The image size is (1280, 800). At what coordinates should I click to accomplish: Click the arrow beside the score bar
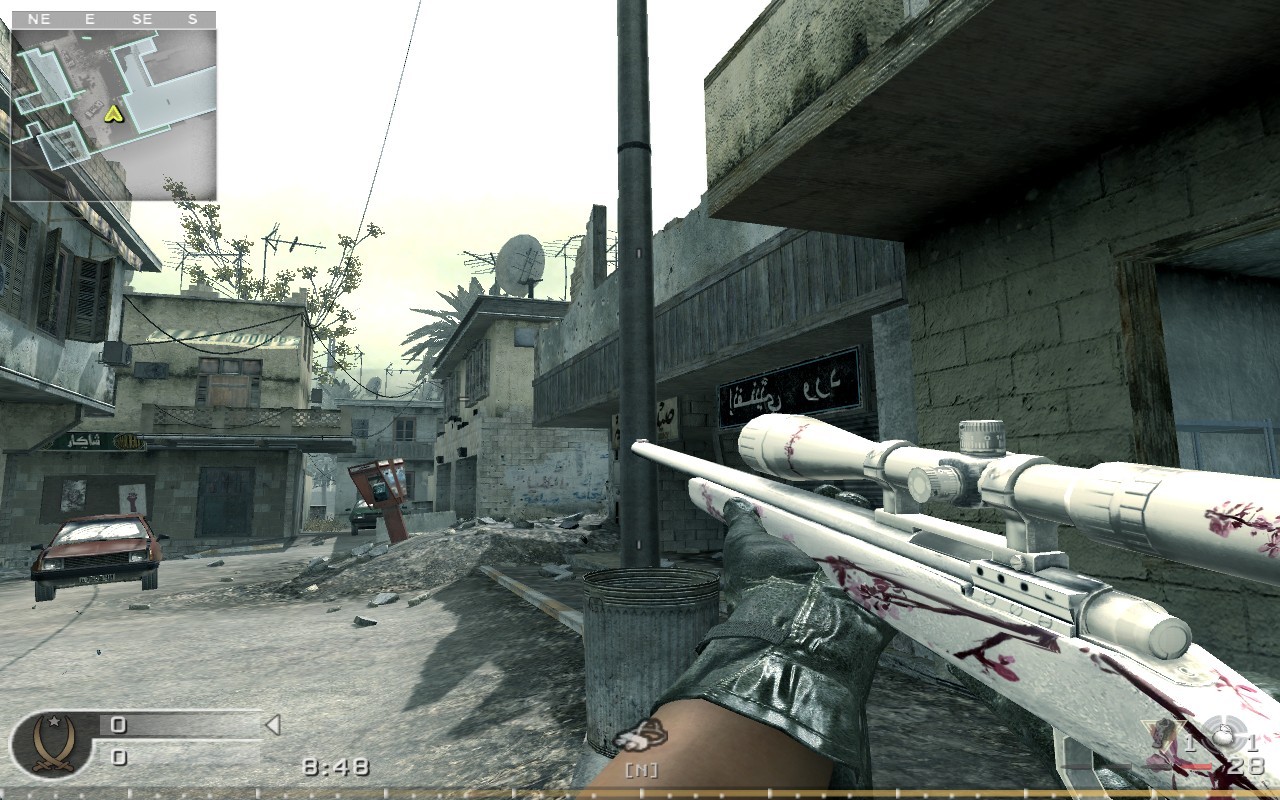(272, 724)
